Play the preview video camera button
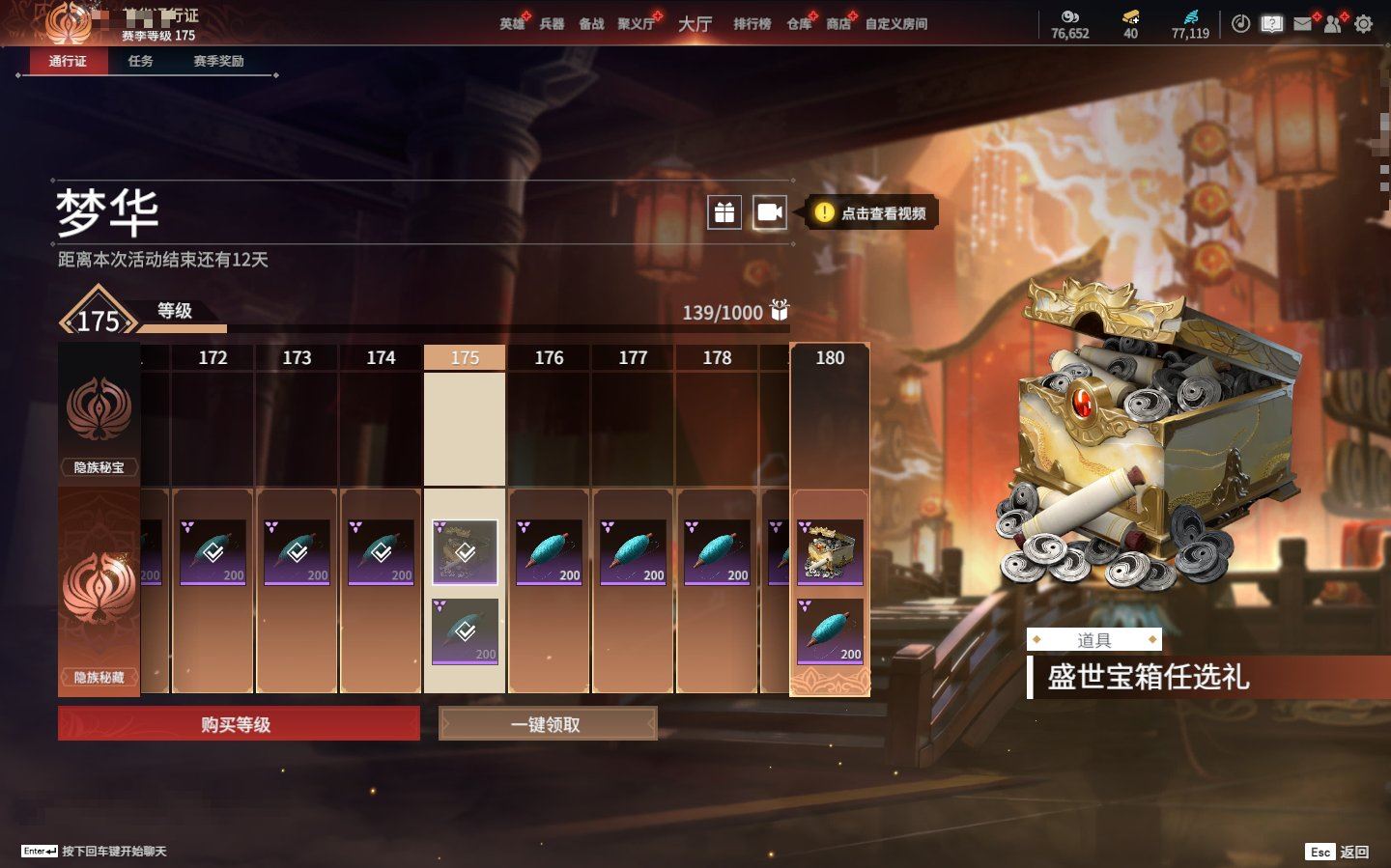The width and height of the screenshot is (1391, 868). click(770, 212)
